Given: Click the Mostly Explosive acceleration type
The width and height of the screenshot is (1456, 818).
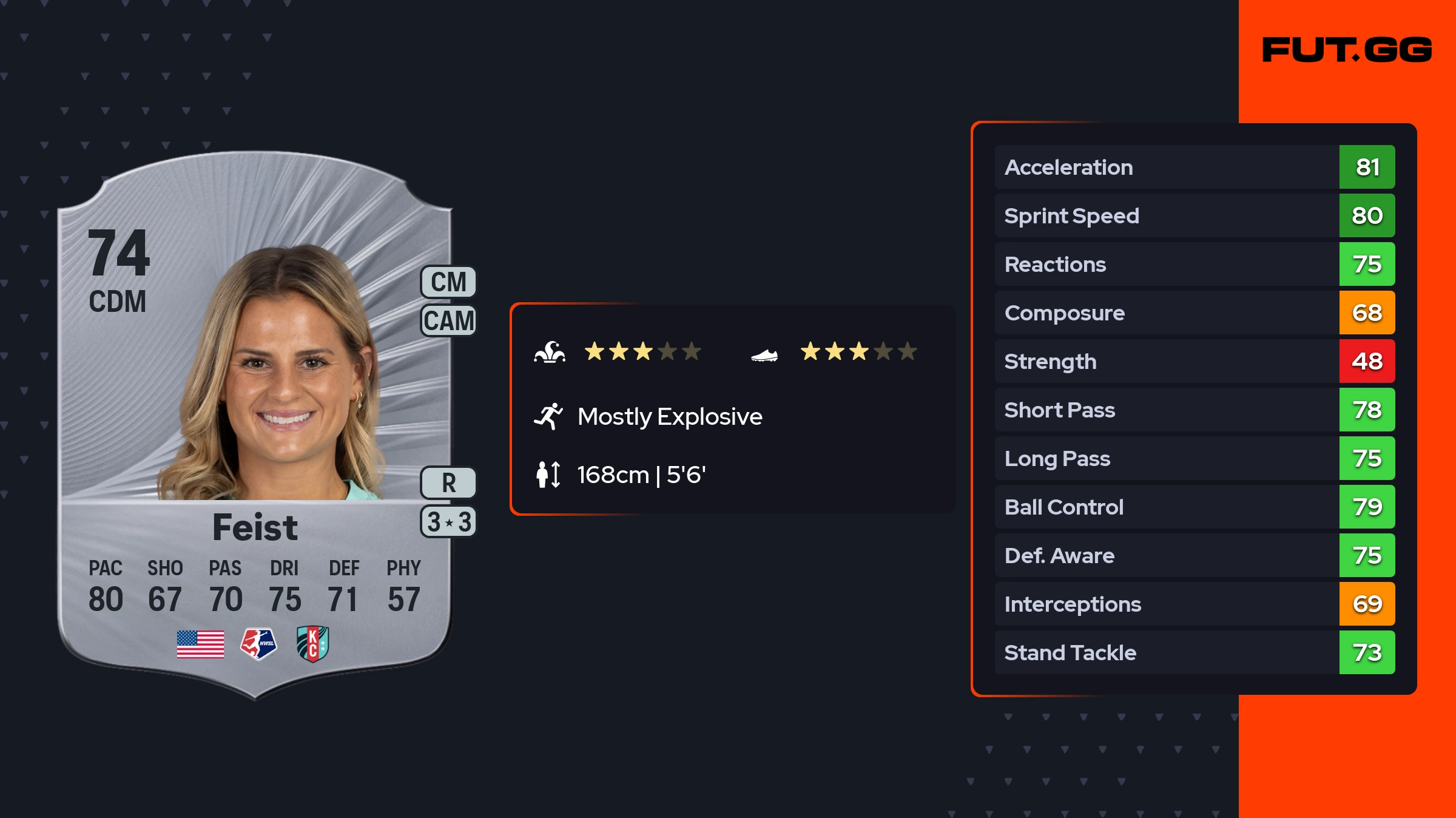Looking at the screenshot, I should pyautogui.click(x=669, y=417).
